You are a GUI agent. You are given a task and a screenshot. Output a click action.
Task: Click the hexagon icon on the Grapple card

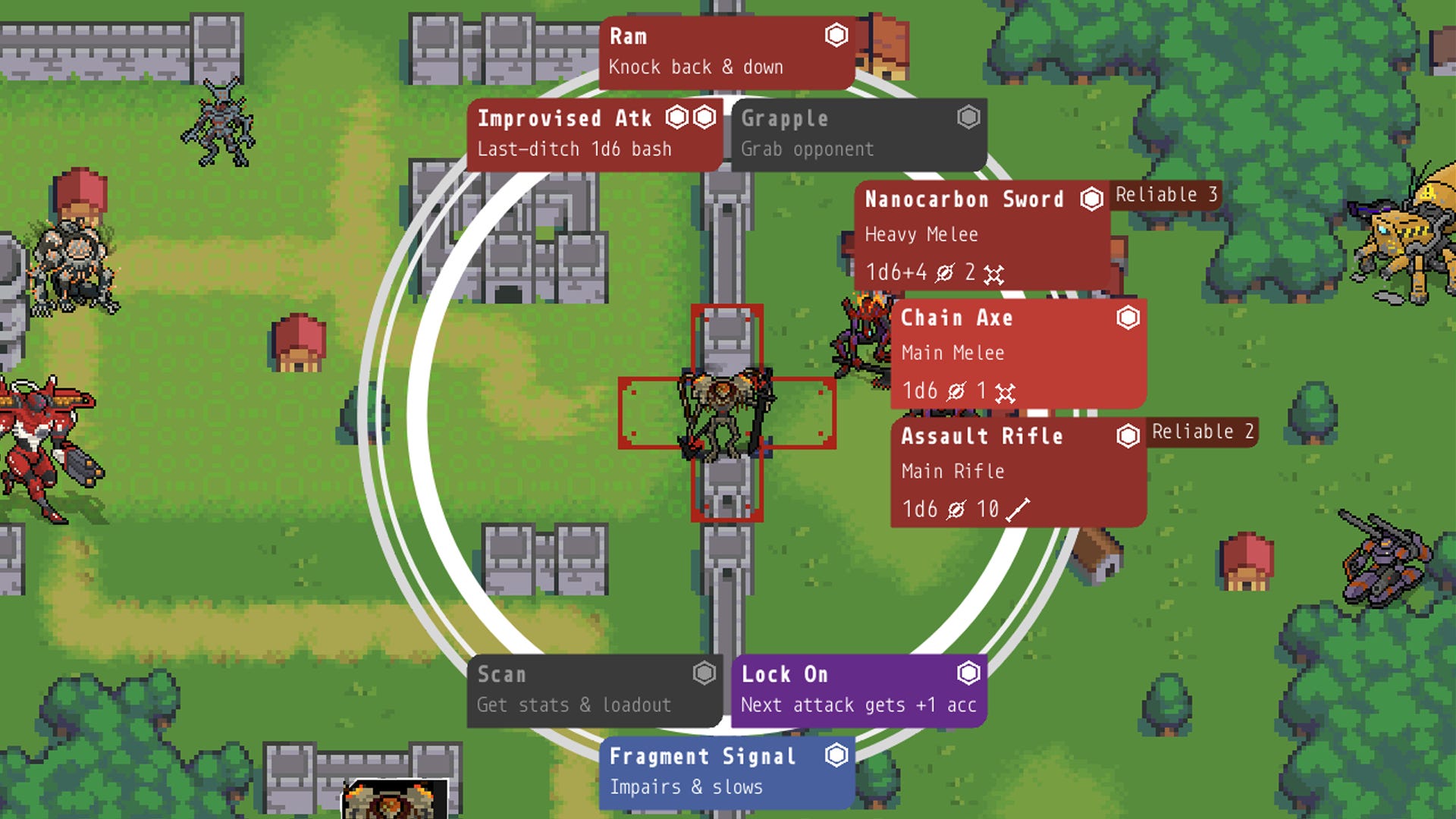coord(968,117)
